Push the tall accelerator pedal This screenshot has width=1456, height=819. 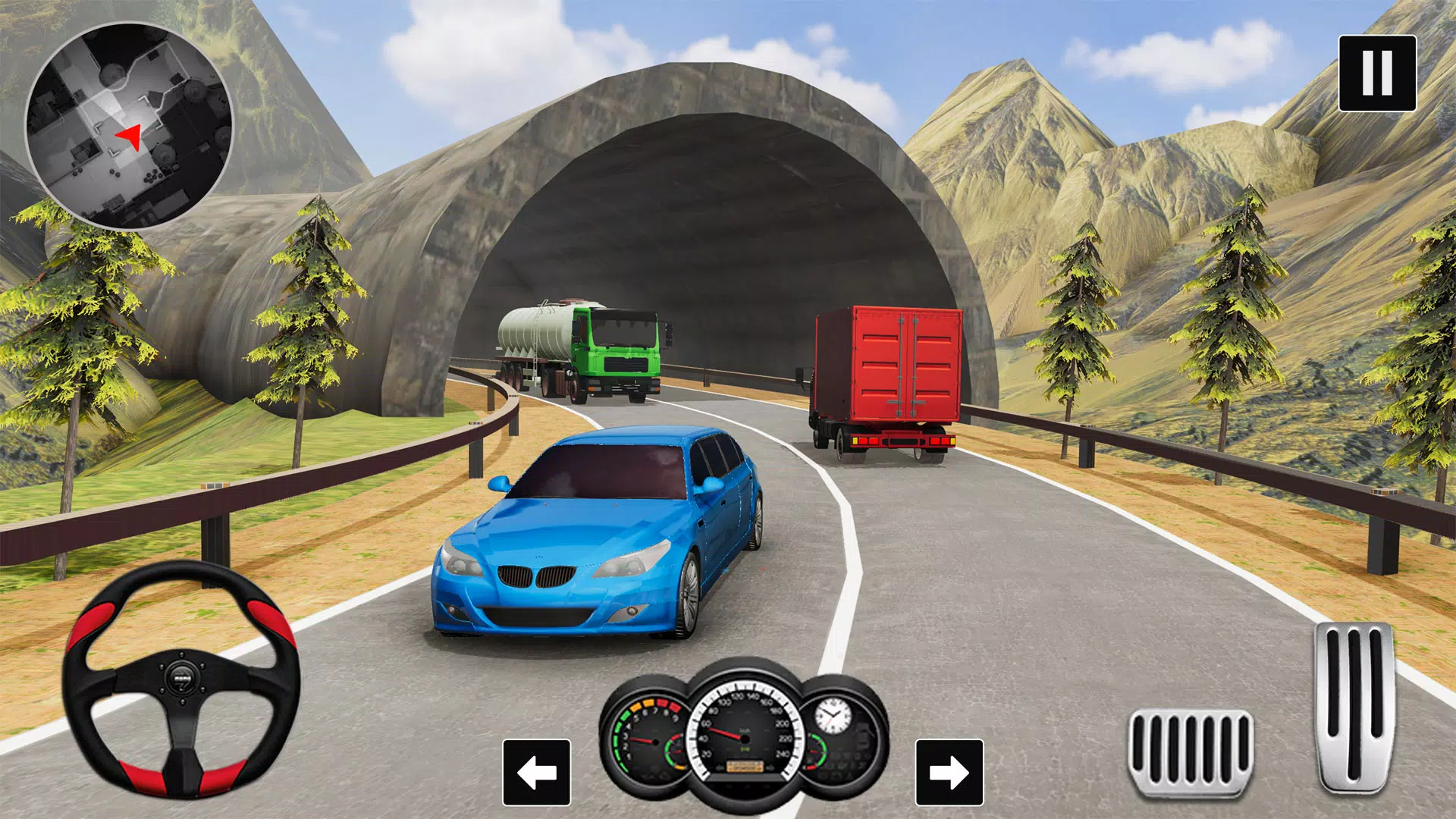click(1355, 705)
